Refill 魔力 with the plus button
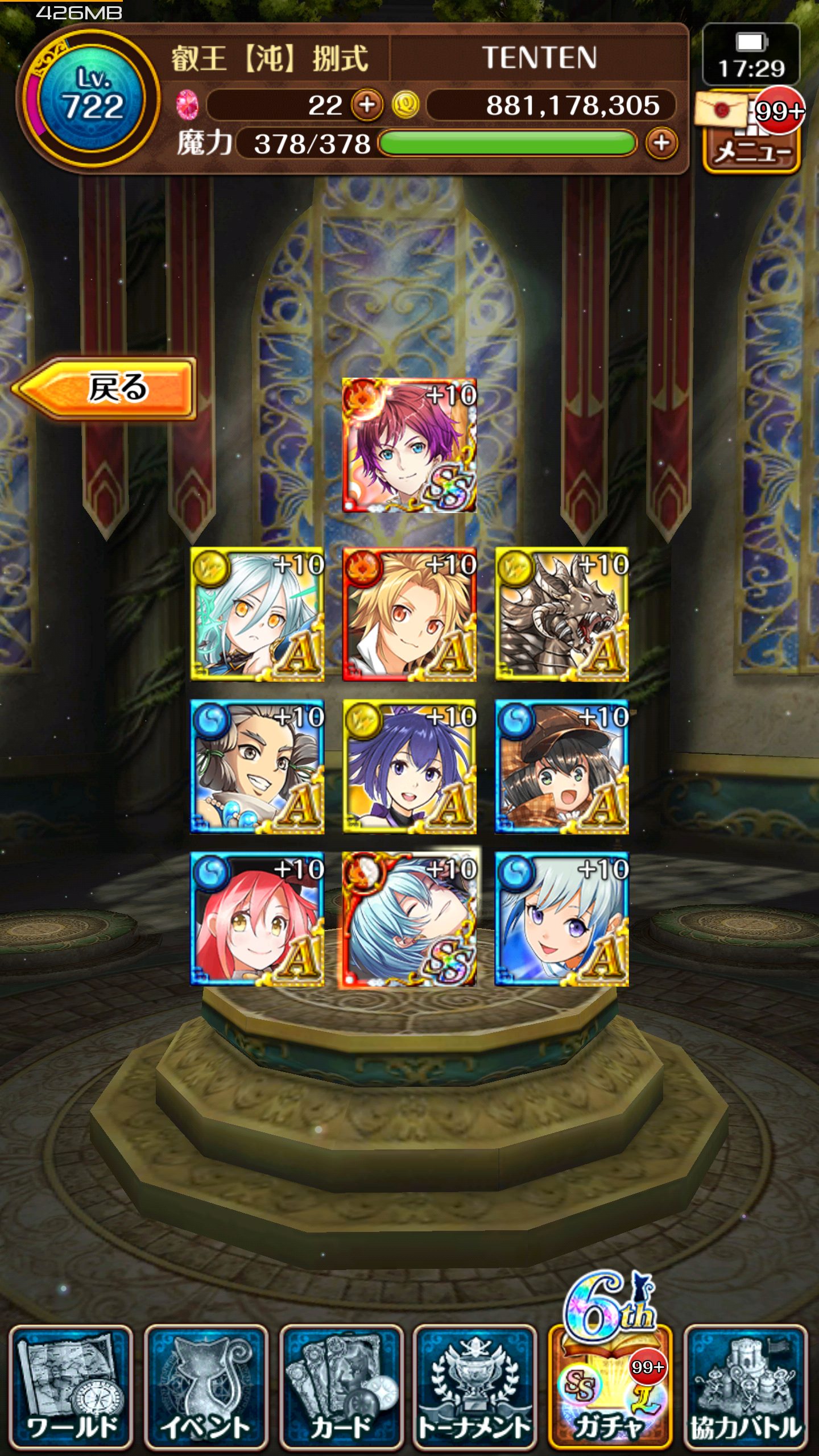The image size is (819, 1456). coord(661,143)
